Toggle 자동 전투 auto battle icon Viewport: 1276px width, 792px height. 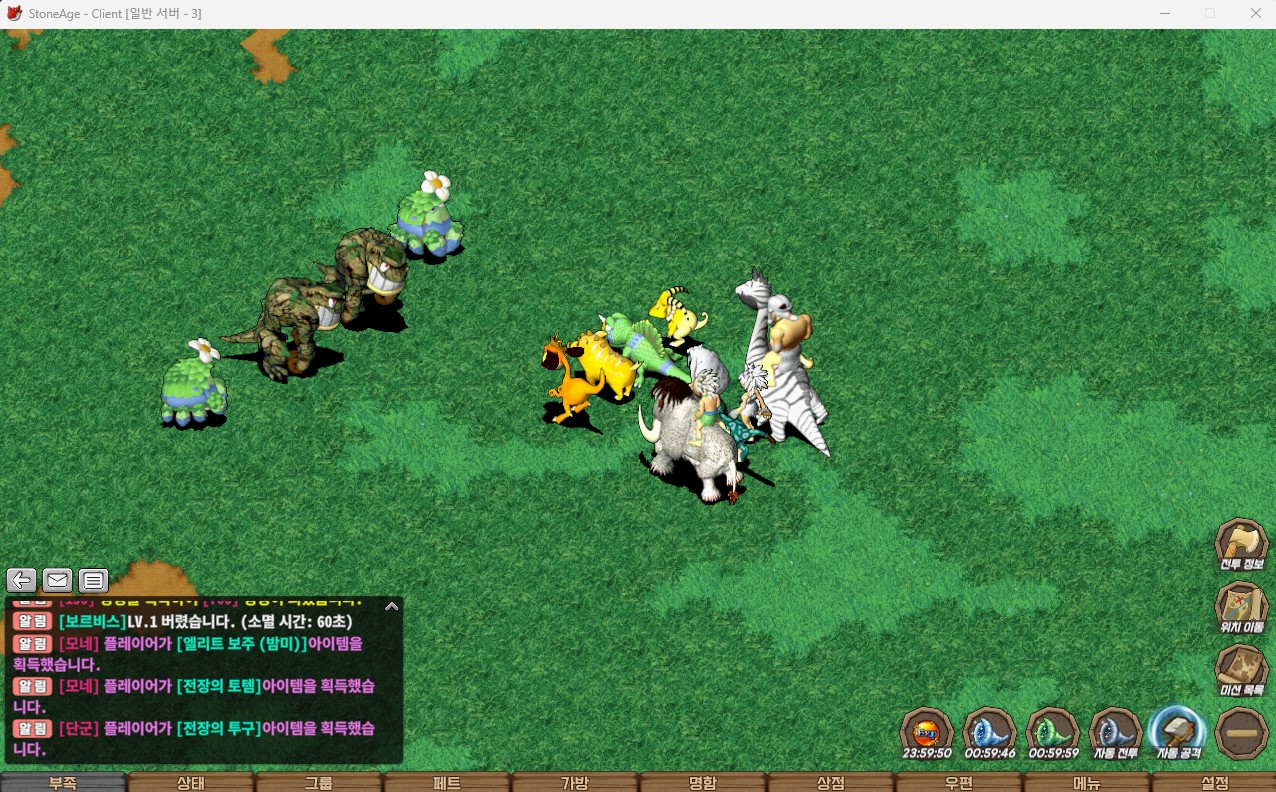(x=1115, y=733)
